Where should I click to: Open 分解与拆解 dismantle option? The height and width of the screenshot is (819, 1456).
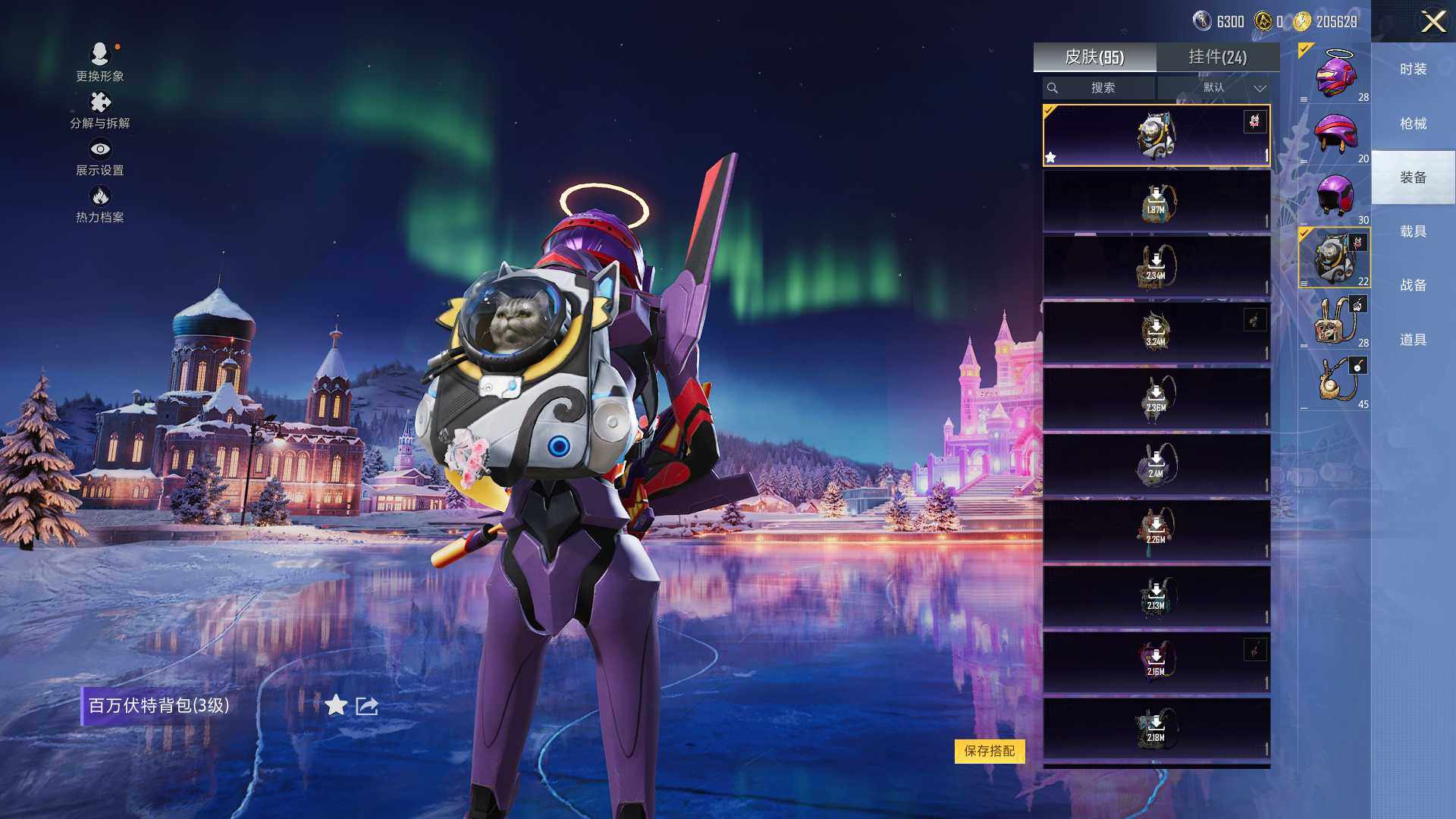(x=100, y=110)
